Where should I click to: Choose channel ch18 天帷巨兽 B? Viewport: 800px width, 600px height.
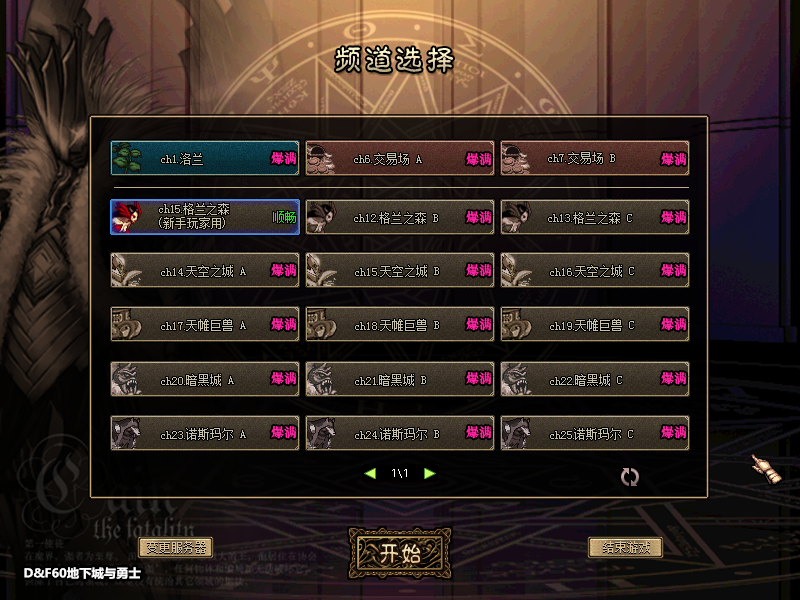[x=399, y=325]
